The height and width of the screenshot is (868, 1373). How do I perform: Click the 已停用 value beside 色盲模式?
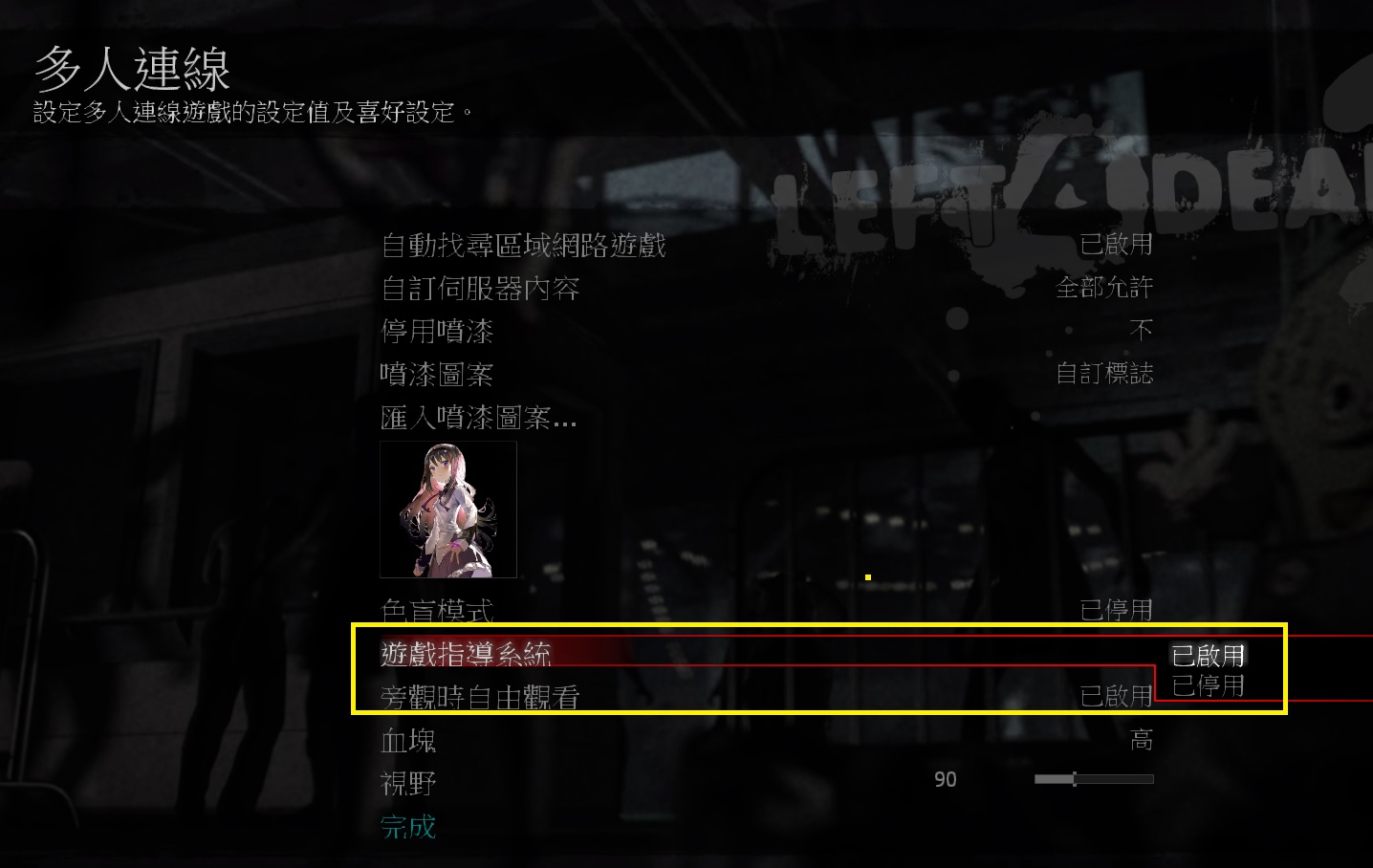point(1118,609)
